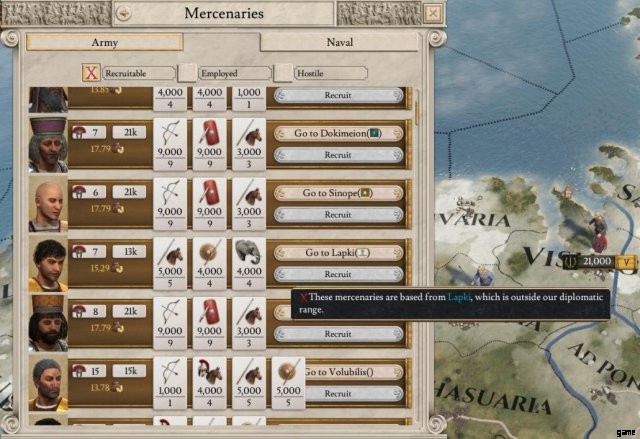640x439 pixels.
Task: Switch to the Naval tab
Action: click(x=340, y=43)
